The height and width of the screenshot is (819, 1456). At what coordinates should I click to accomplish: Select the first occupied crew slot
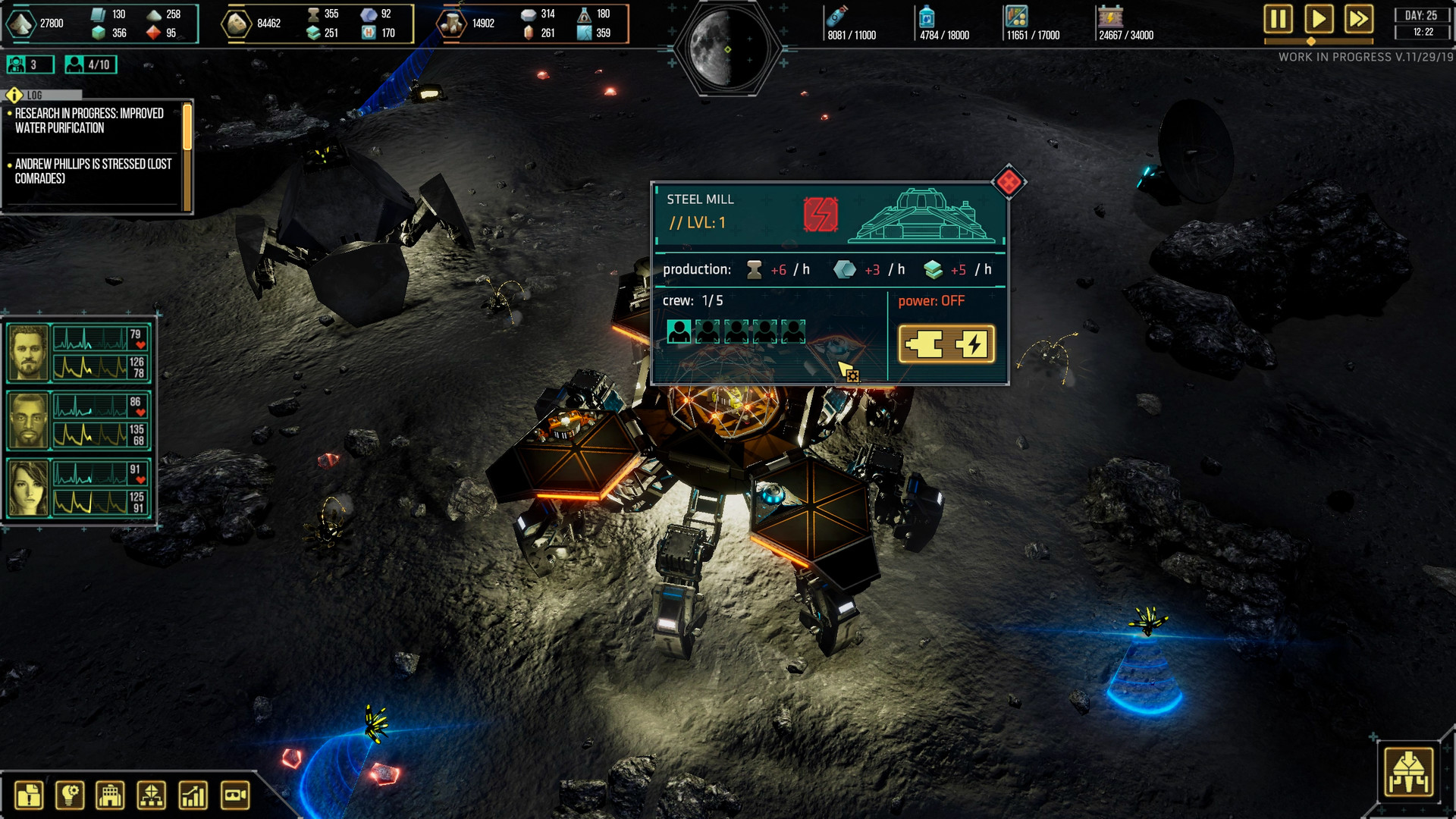coord(679,331)
